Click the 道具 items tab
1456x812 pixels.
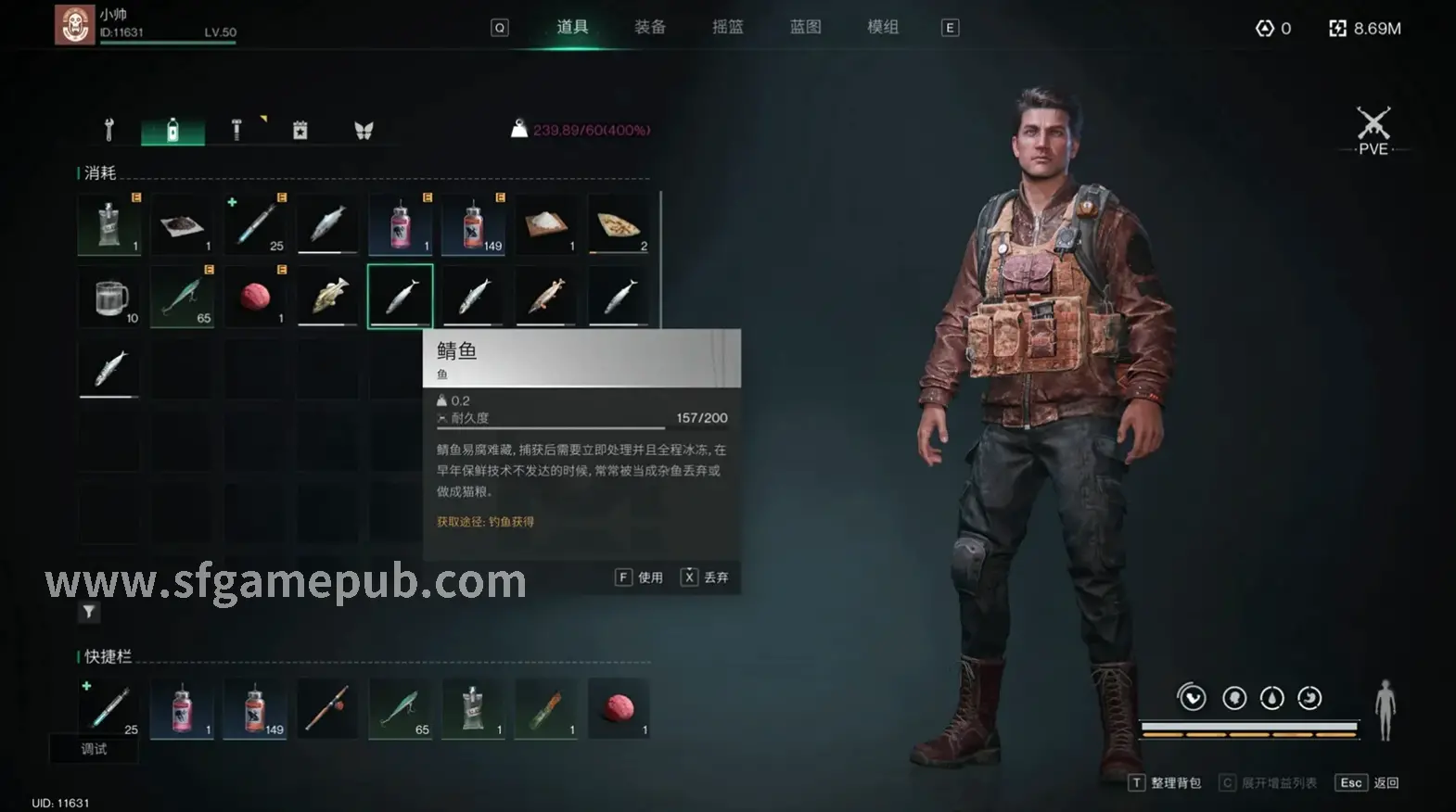(572, 27)
